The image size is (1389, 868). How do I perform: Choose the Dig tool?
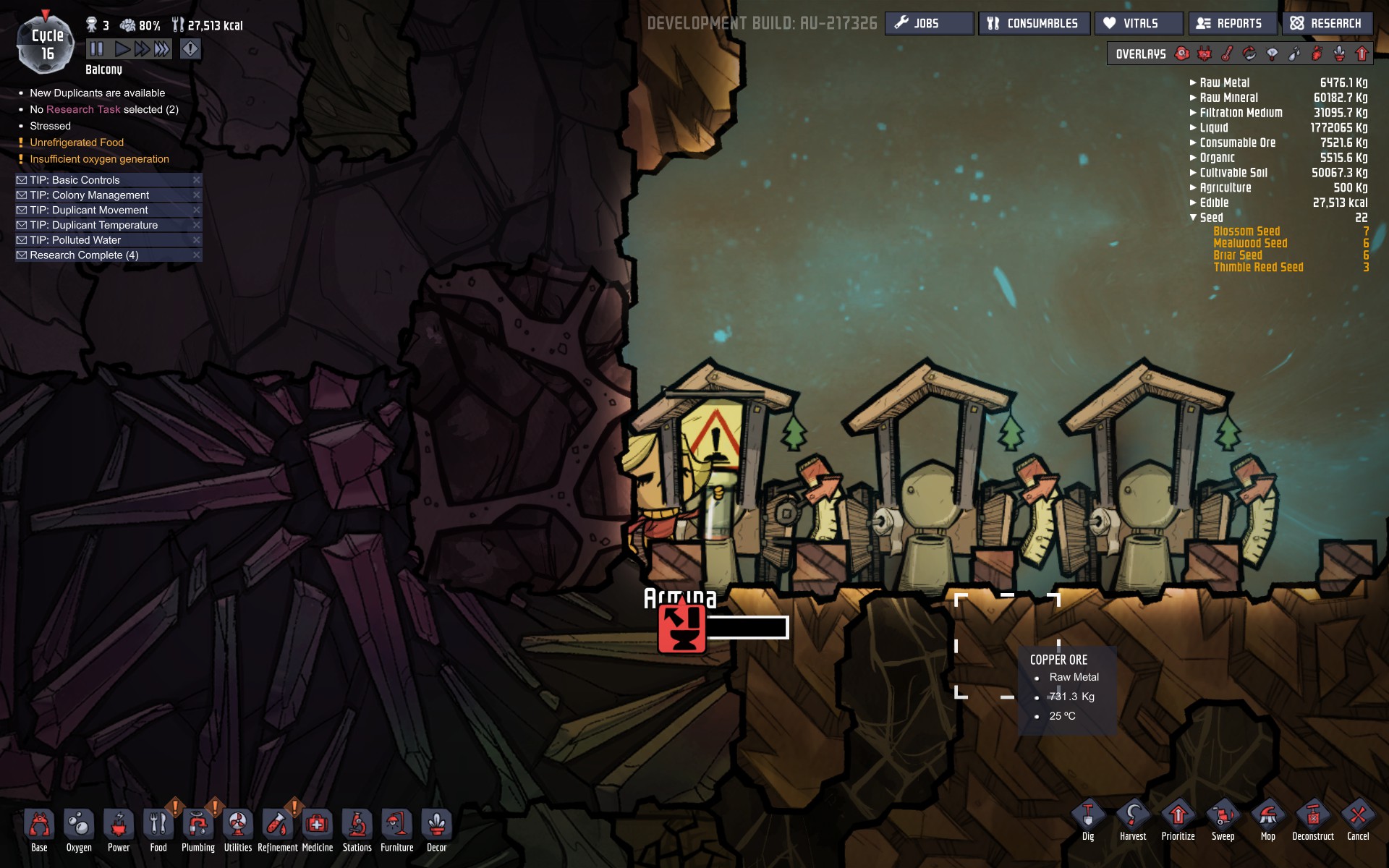point(1088,820)
